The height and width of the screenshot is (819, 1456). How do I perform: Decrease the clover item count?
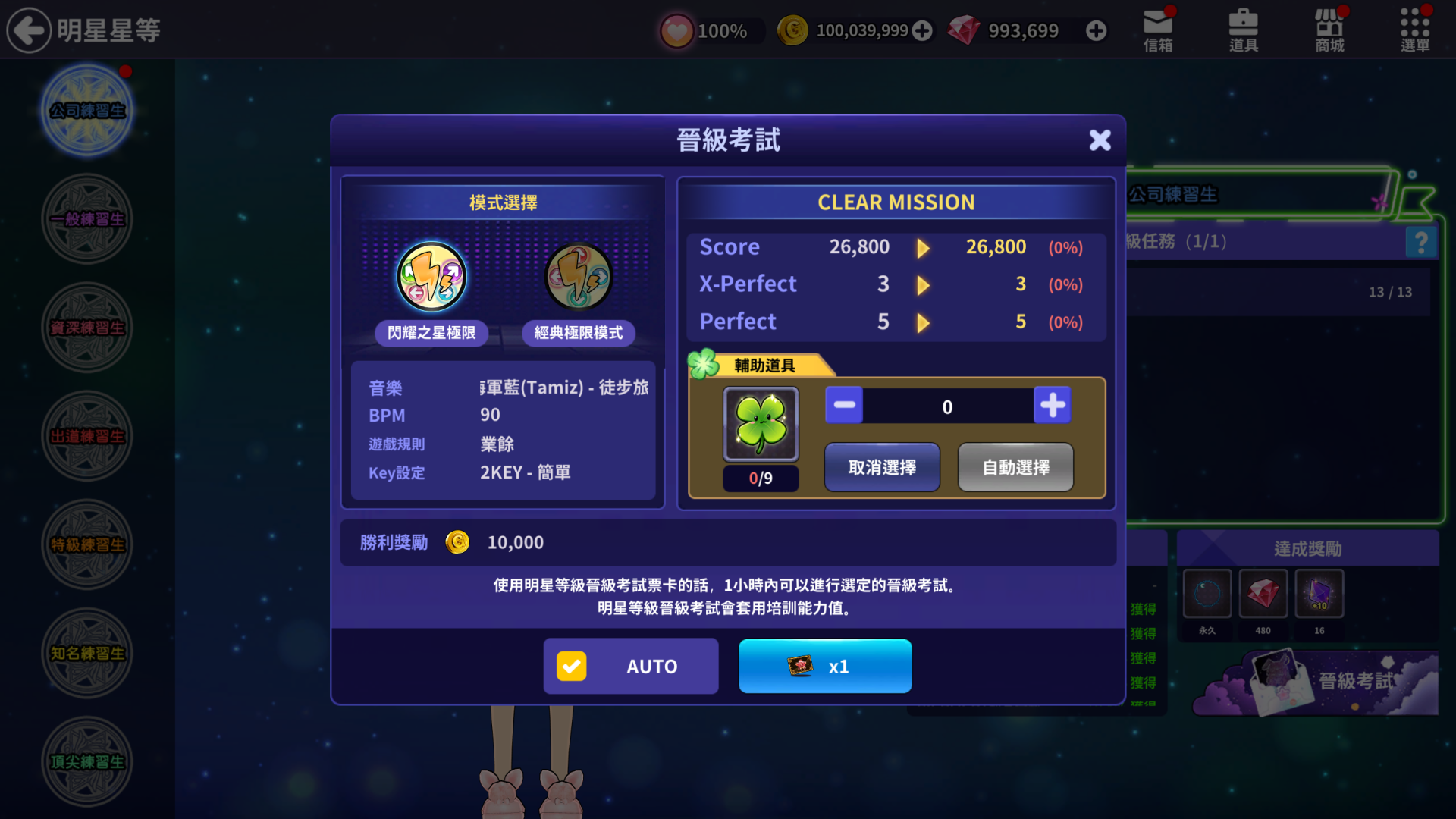(x=844, y=406)
